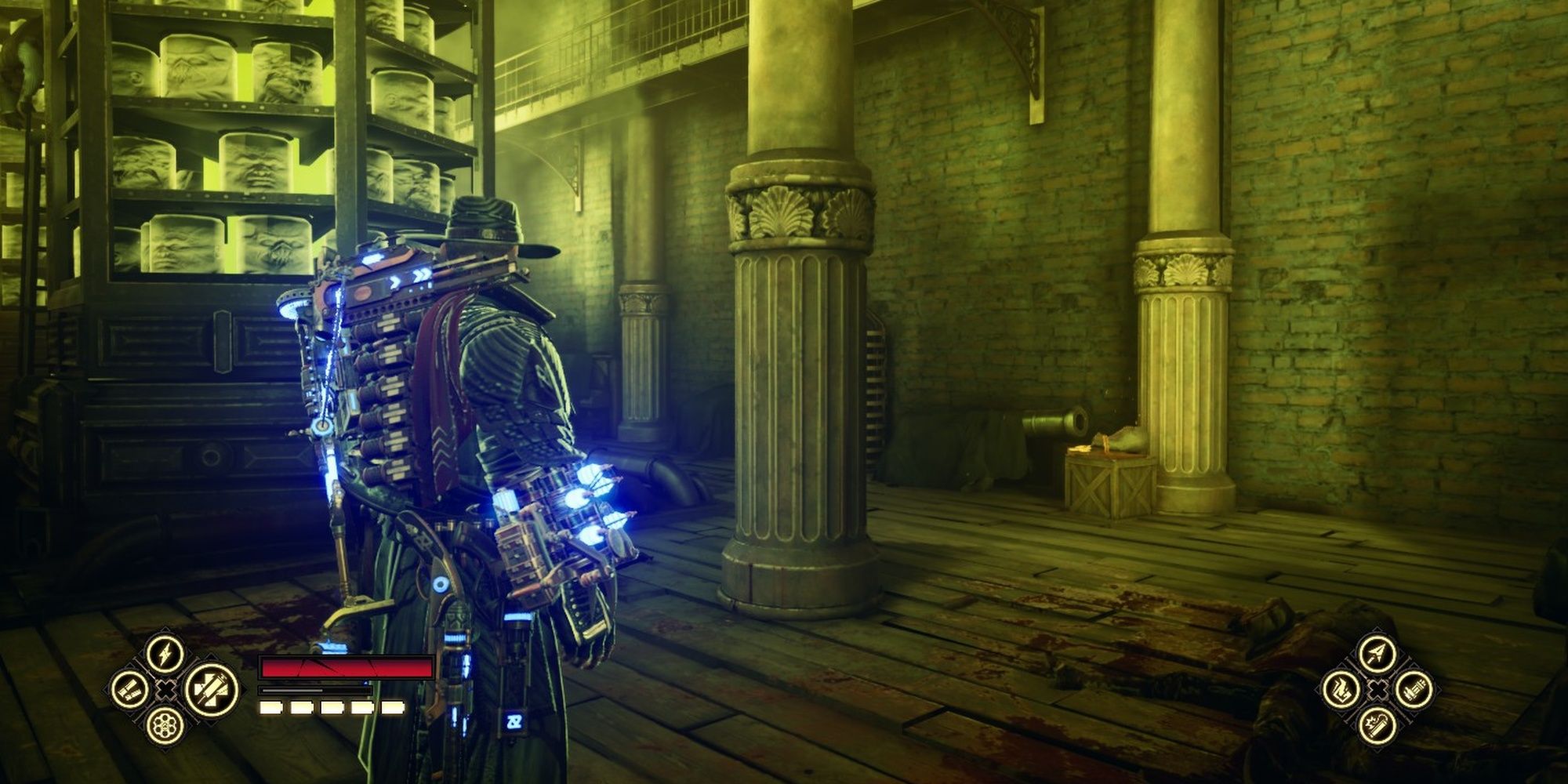
Task: Choose the gatling gun weapon icon
Action: (1414, 690)
